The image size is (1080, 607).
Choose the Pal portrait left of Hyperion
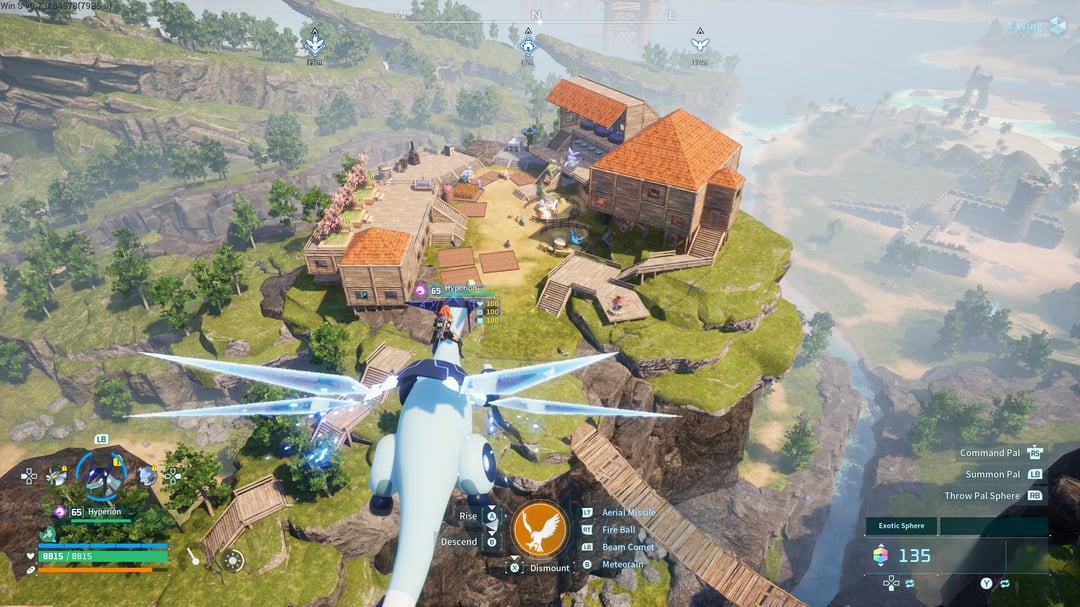click(58, 477)
